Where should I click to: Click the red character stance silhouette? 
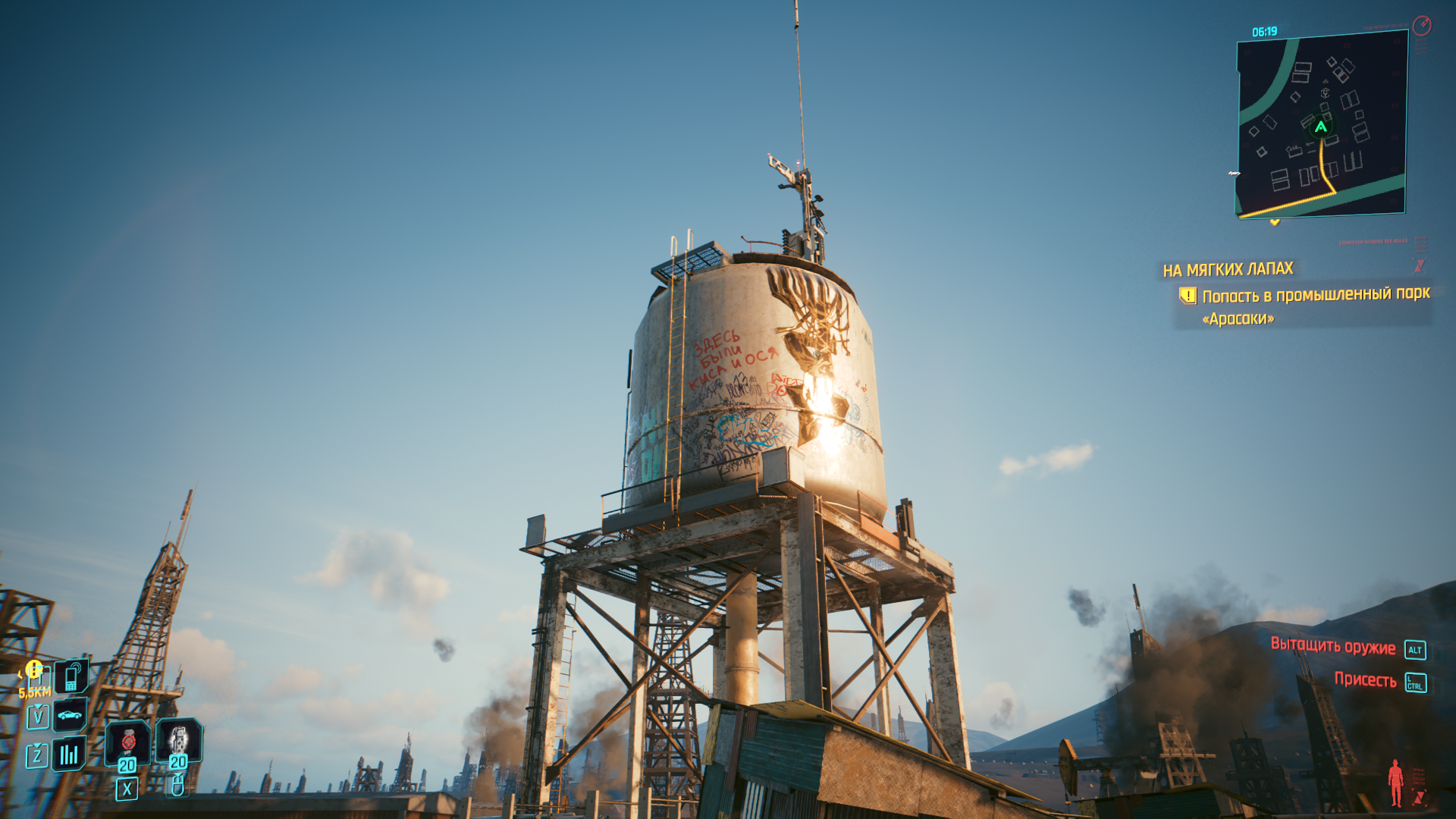click(1395, 783)
